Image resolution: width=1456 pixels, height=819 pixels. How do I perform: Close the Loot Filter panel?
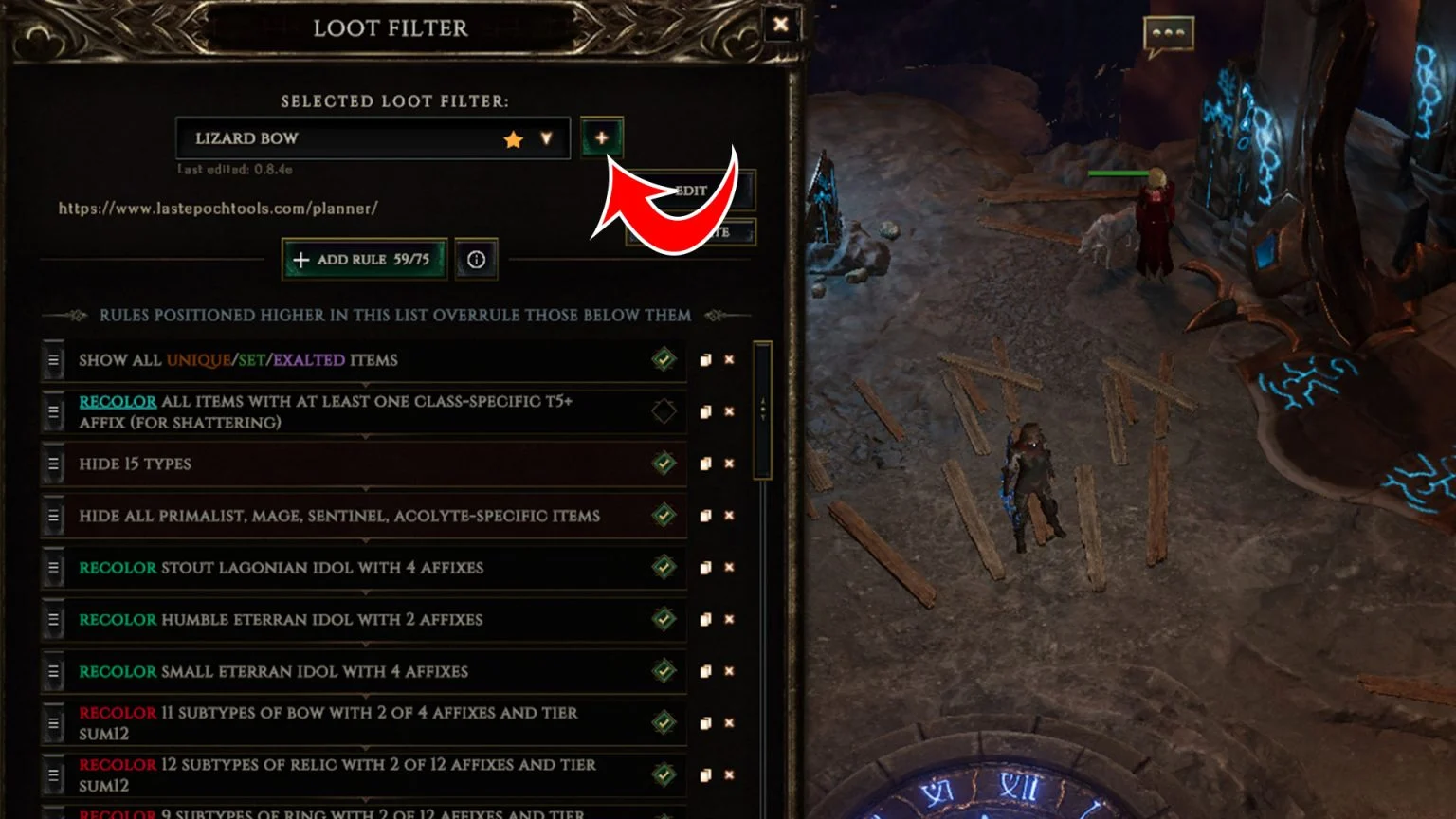780,26
